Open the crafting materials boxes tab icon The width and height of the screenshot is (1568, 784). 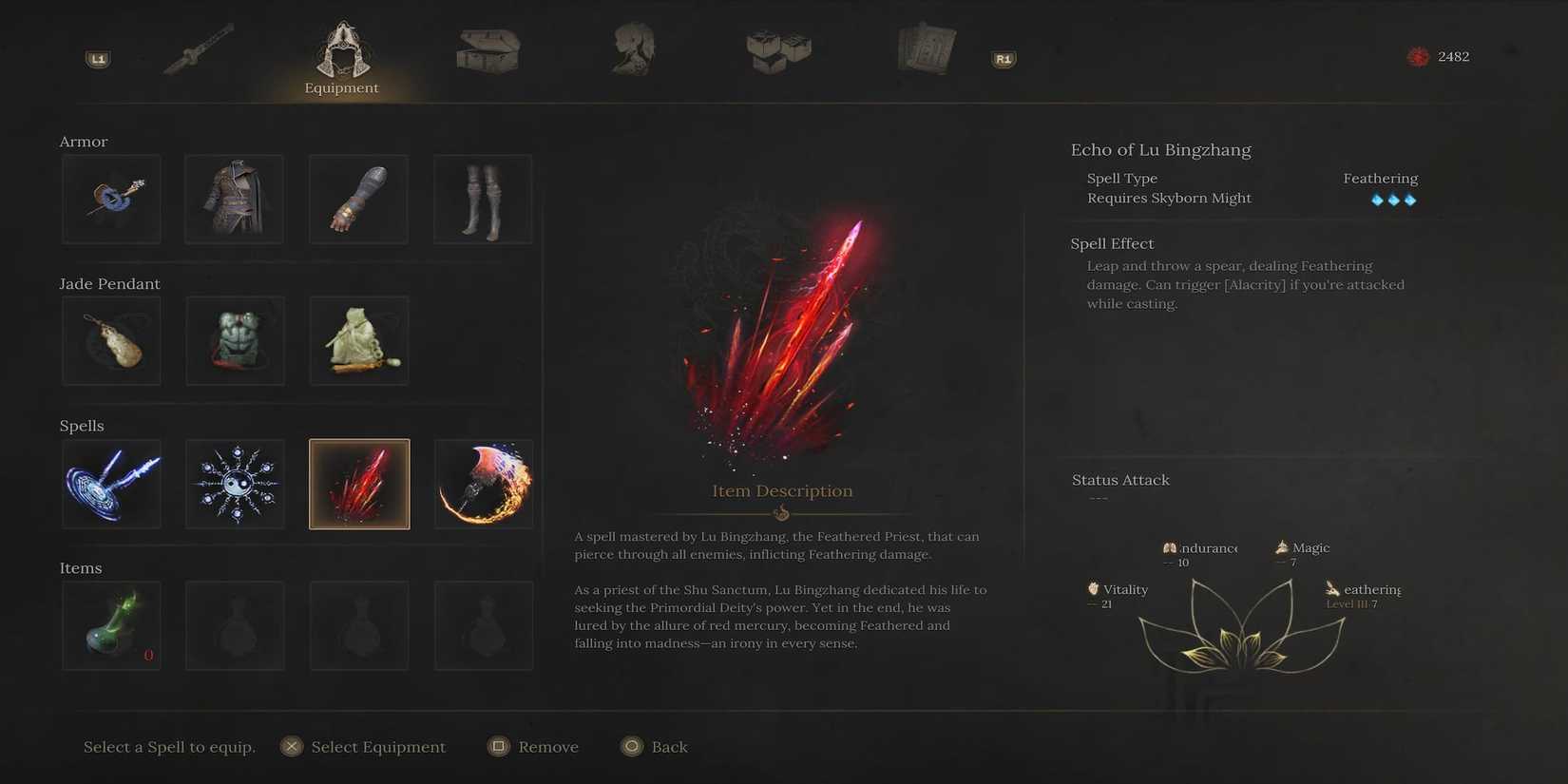click(x=777, y=52)
